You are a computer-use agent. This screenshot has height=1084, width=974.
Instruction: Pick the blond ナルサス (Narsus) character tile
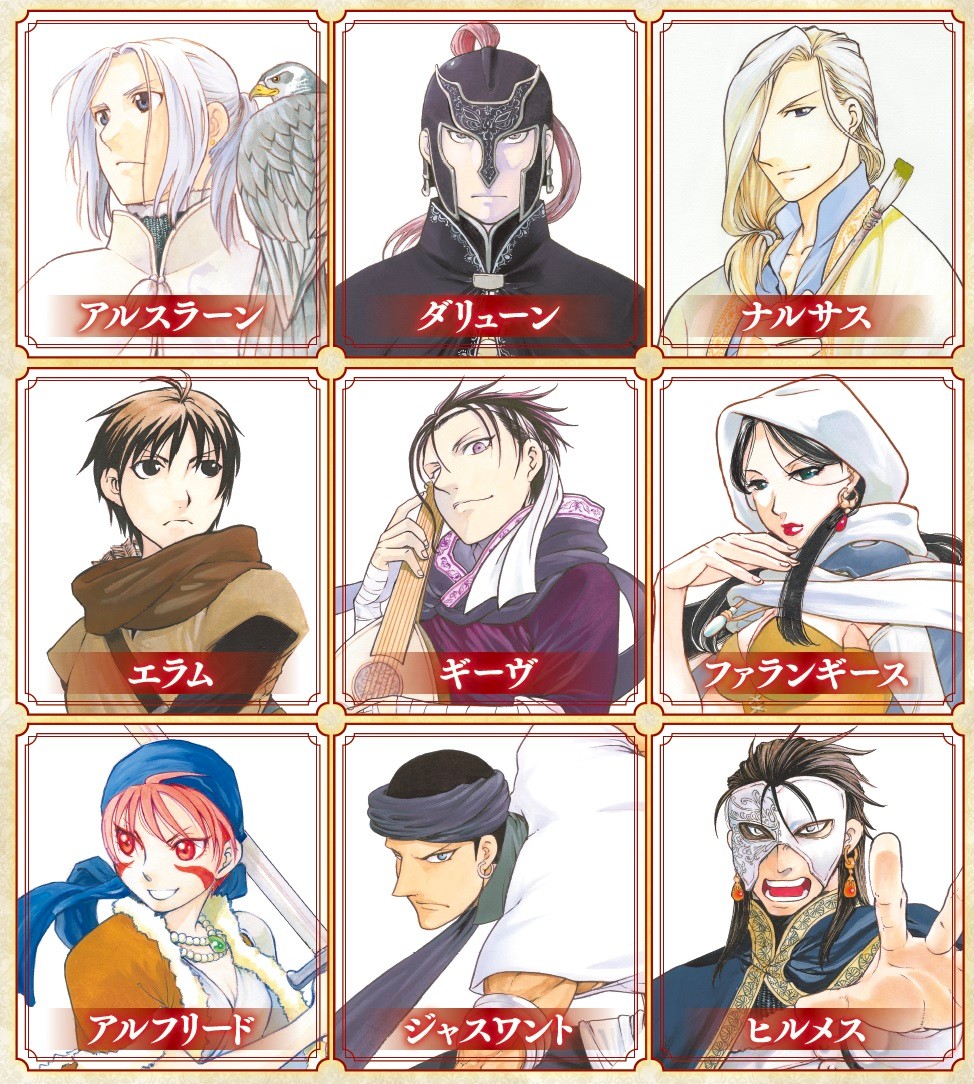click(x=802, y=185)
